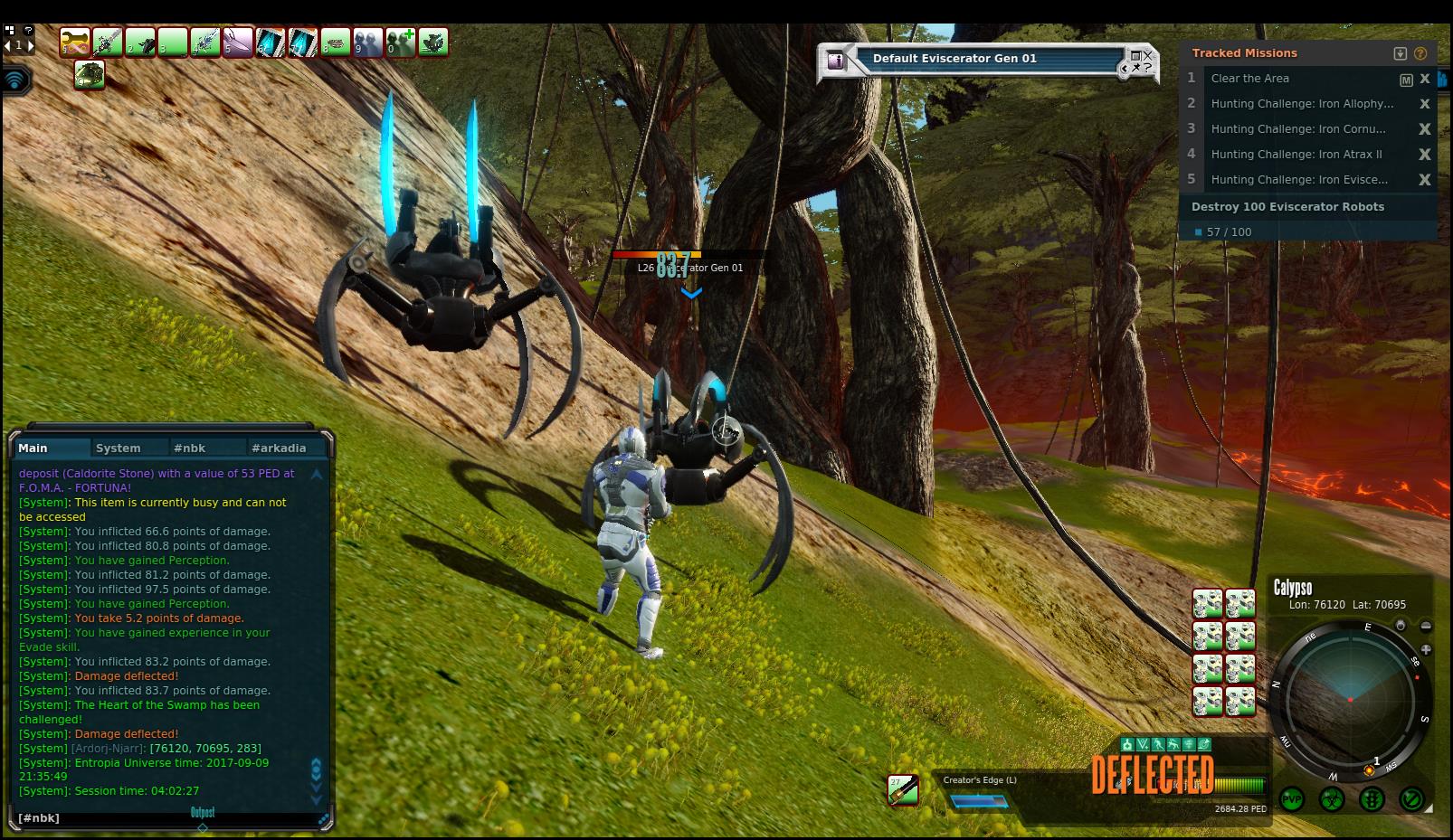1453x840 pixels.
Task: Open help for Tracked Missions panel
Action: tap(1420, 53)
